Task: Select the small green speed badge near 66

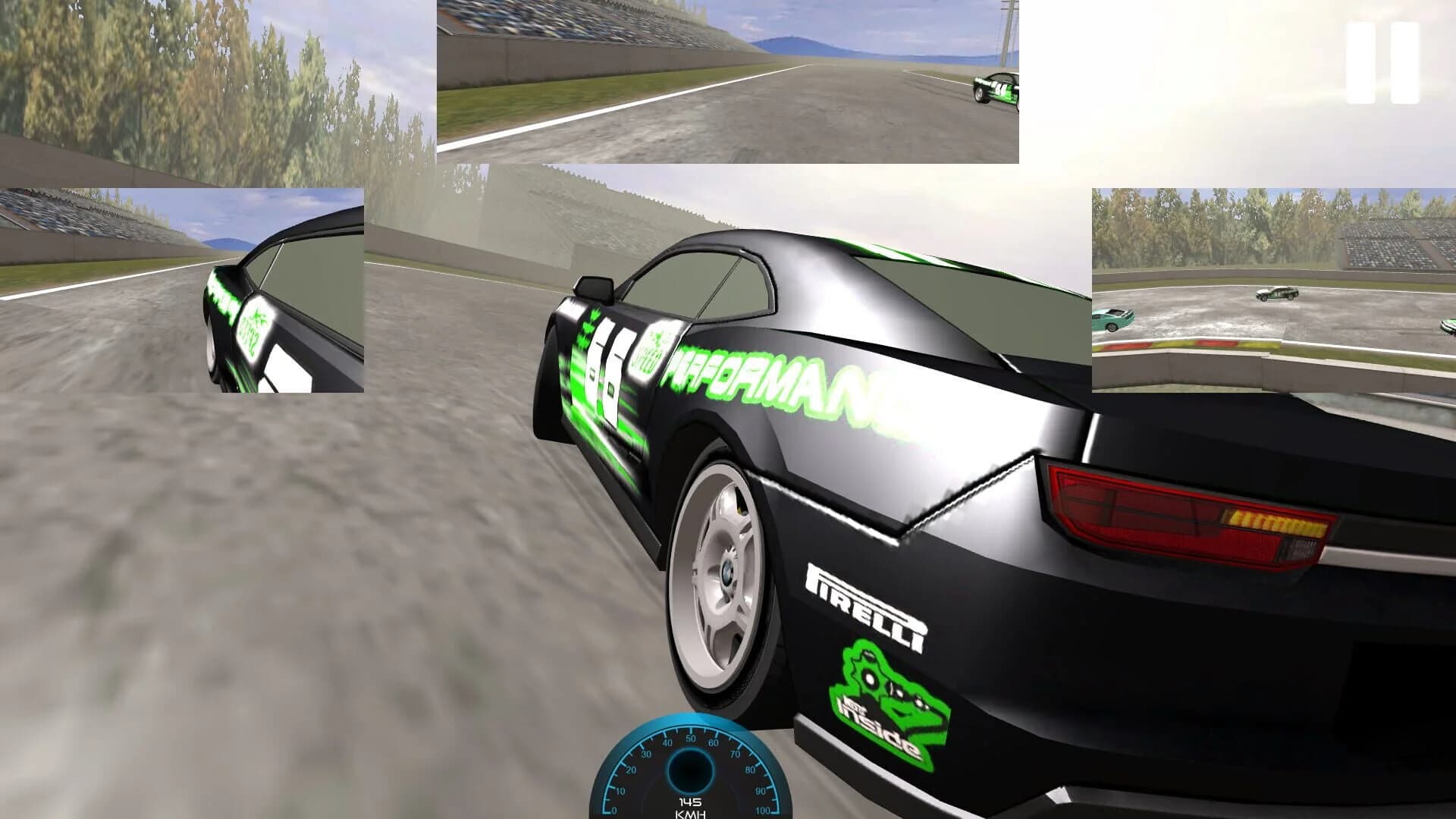Action: 652,353
